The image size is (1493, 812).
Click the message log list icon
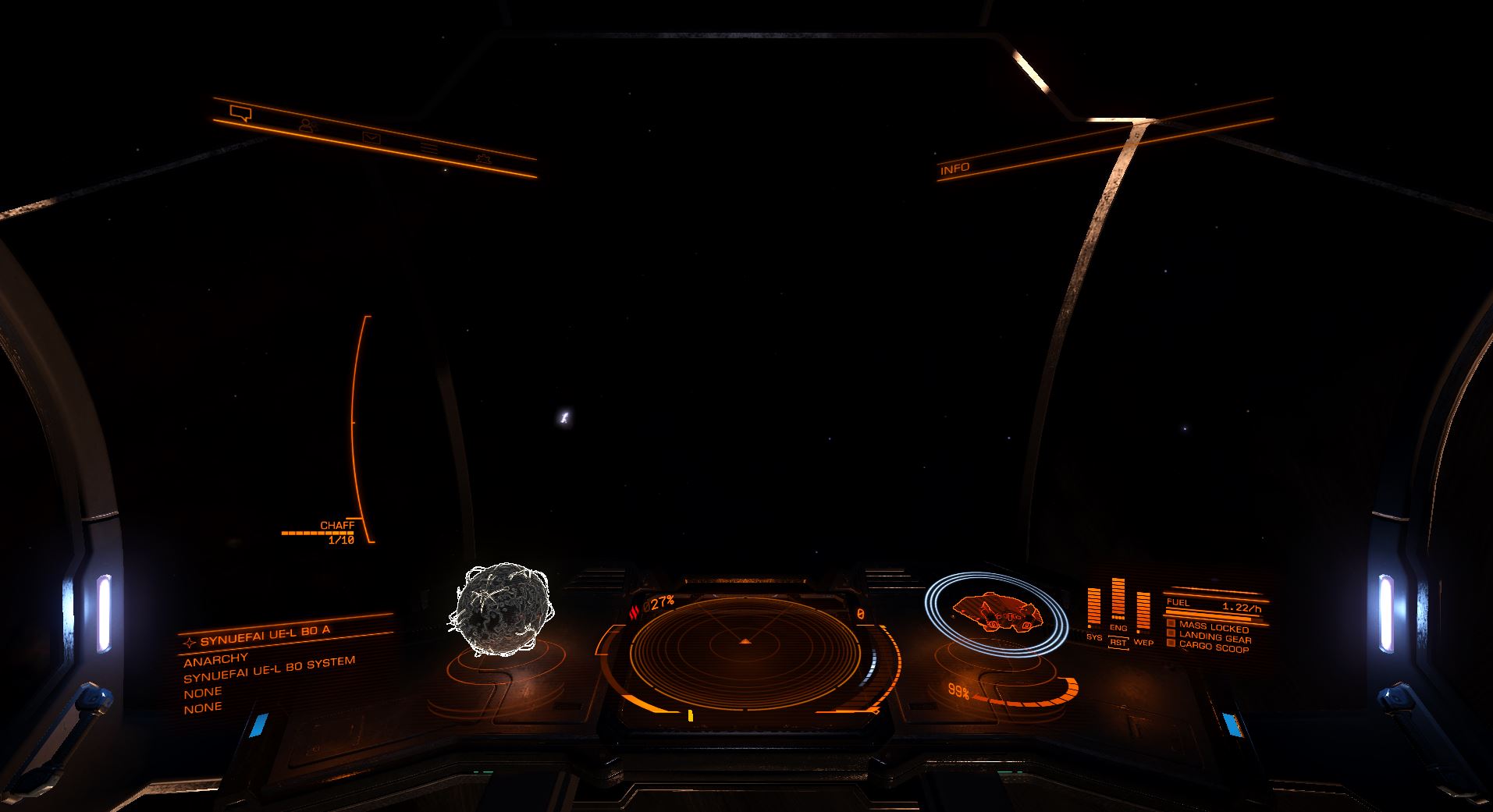pos(428,148)
